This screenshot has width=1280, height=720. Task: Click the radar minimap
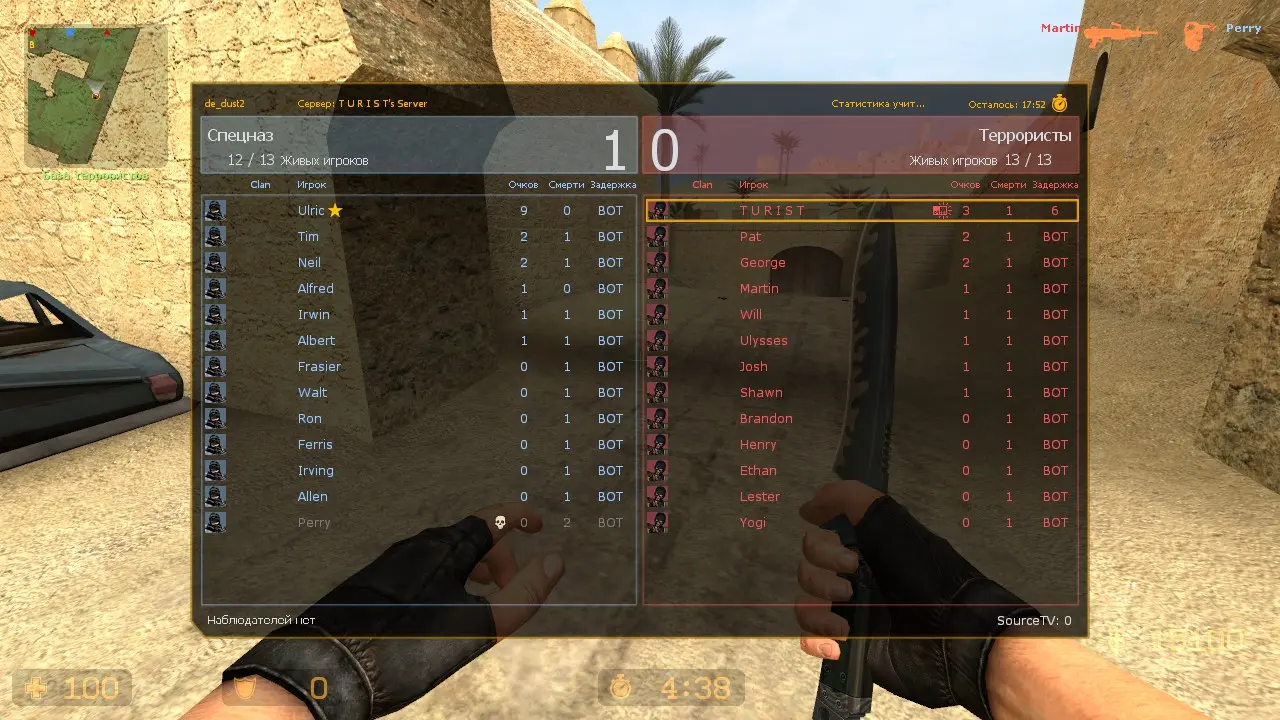96,96
